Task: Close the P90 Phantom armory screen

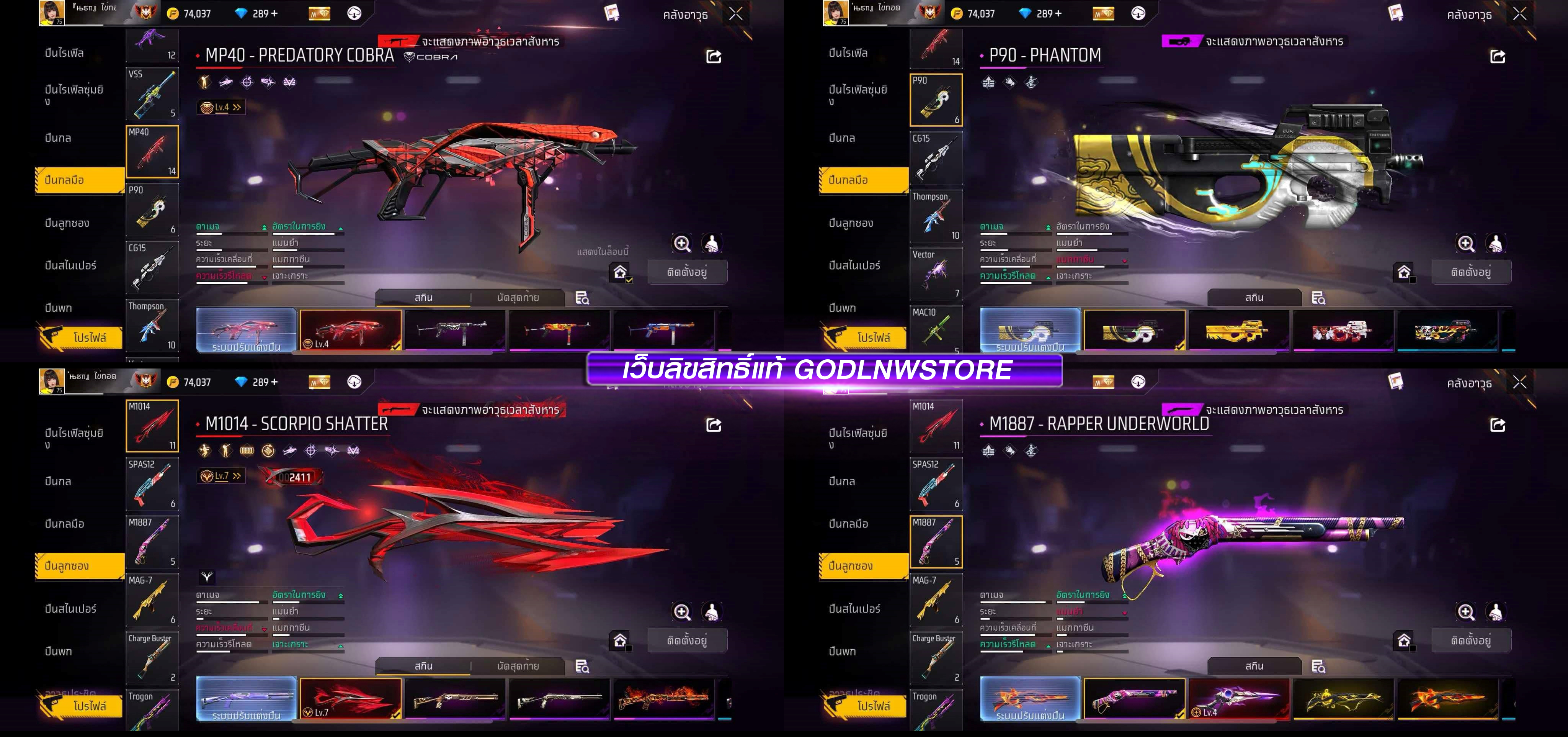Action: click(x=1519, y=14)
